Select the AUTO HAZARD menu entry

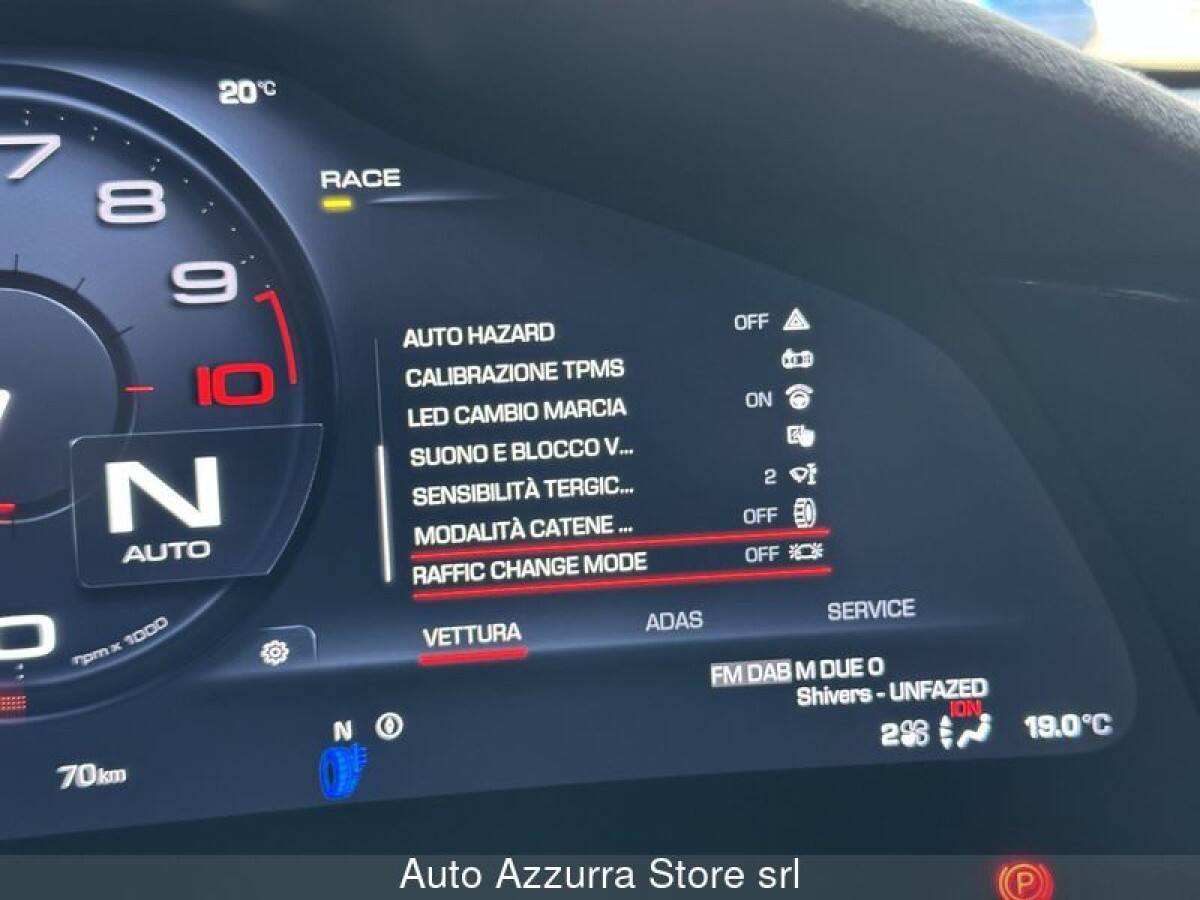coord(479,336)
